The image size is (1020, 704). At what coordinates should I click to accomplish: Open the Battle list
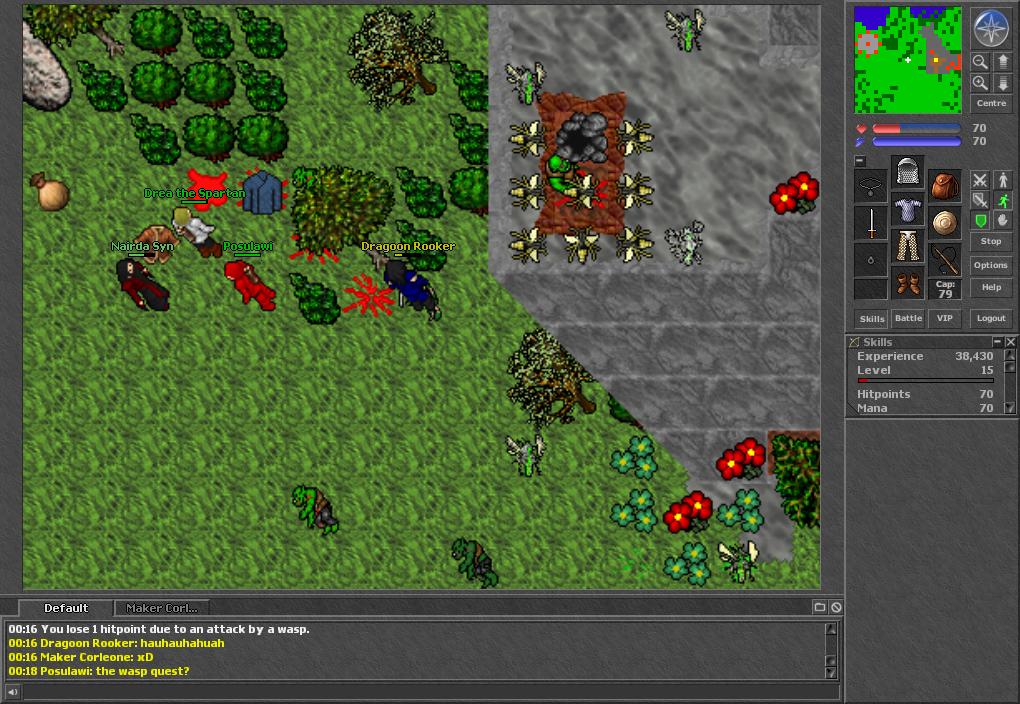click(x=908, y=318)
